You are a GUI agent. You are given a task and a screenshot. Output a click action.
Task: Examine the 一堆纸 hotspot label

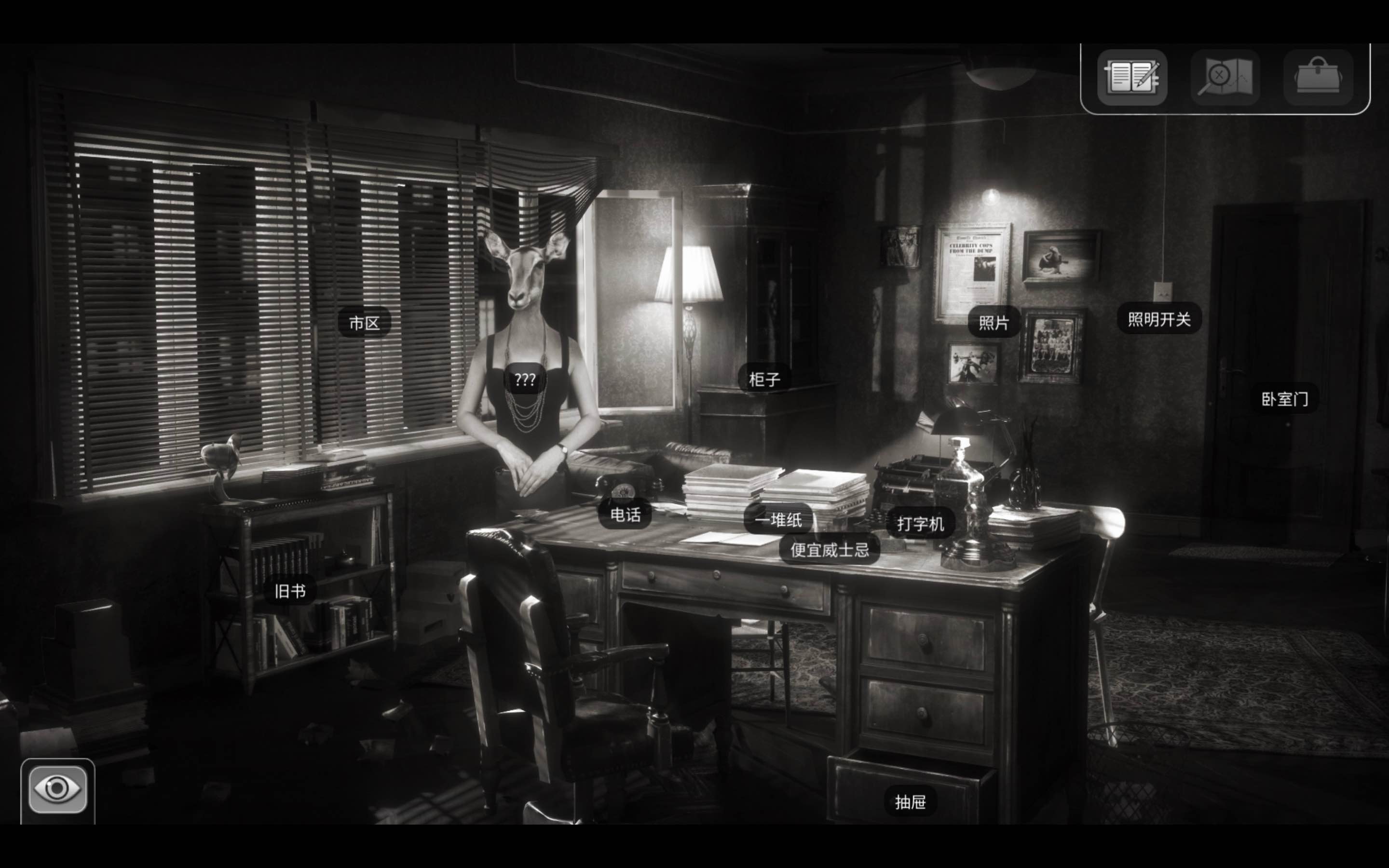(778, 520)
